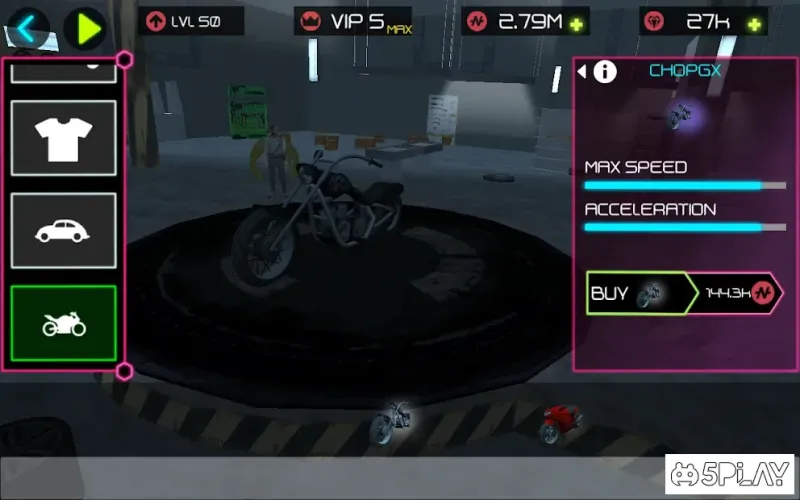
Task: Switch to the clothing t-shirt category
Action: [64, 138]
